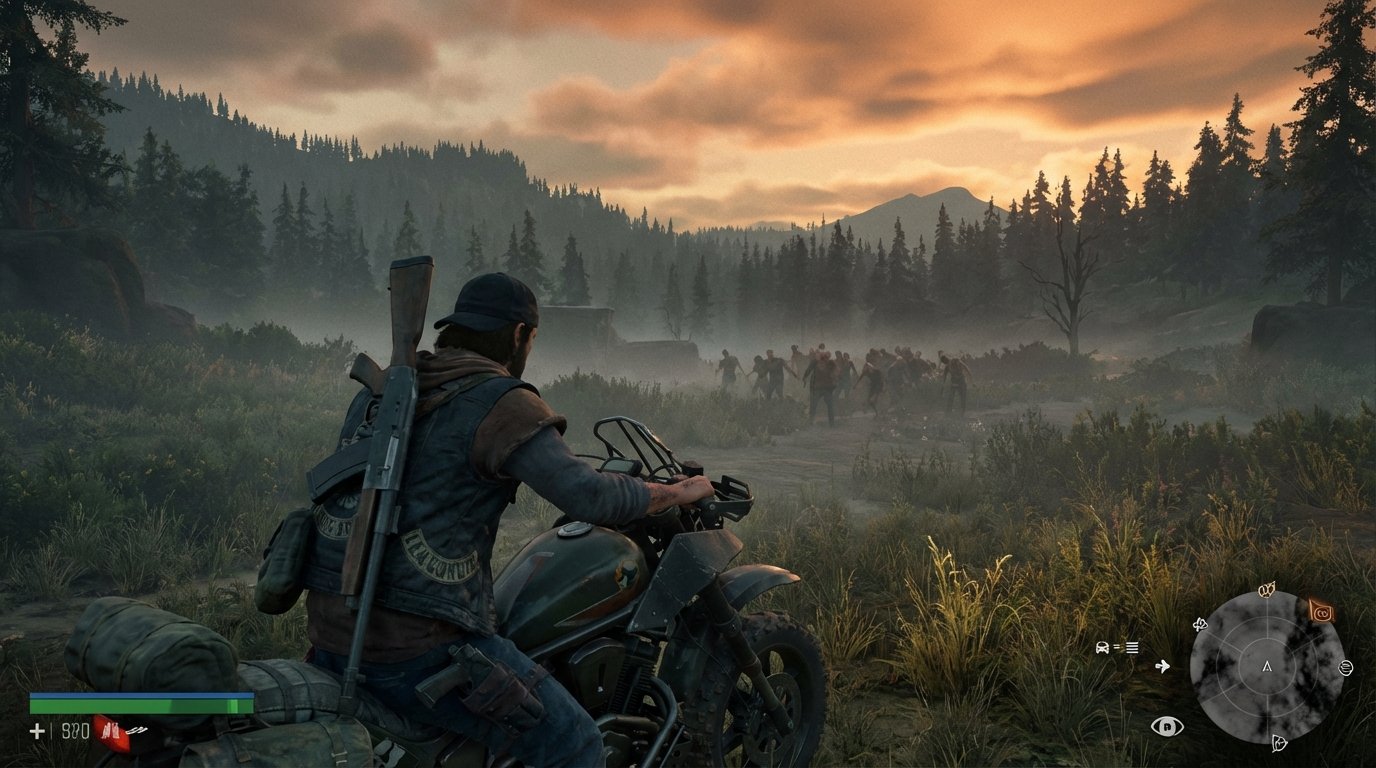This screenshot has height=768, width=1376.
Task: Select the herb marker atop the minimap
Action: 1266,590
